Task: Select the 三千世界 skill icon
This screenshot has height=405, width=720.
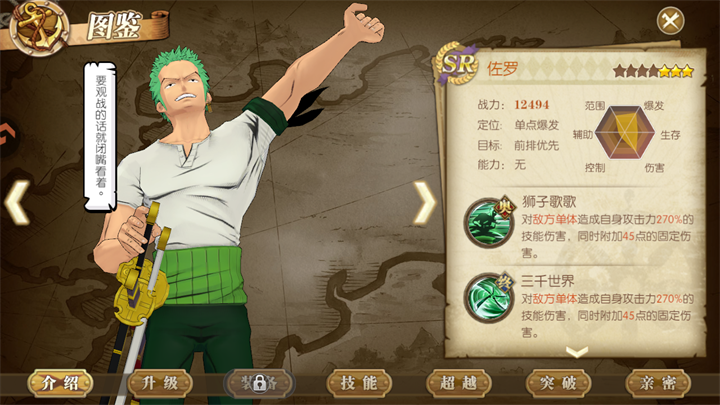Action: click(489, 298)
